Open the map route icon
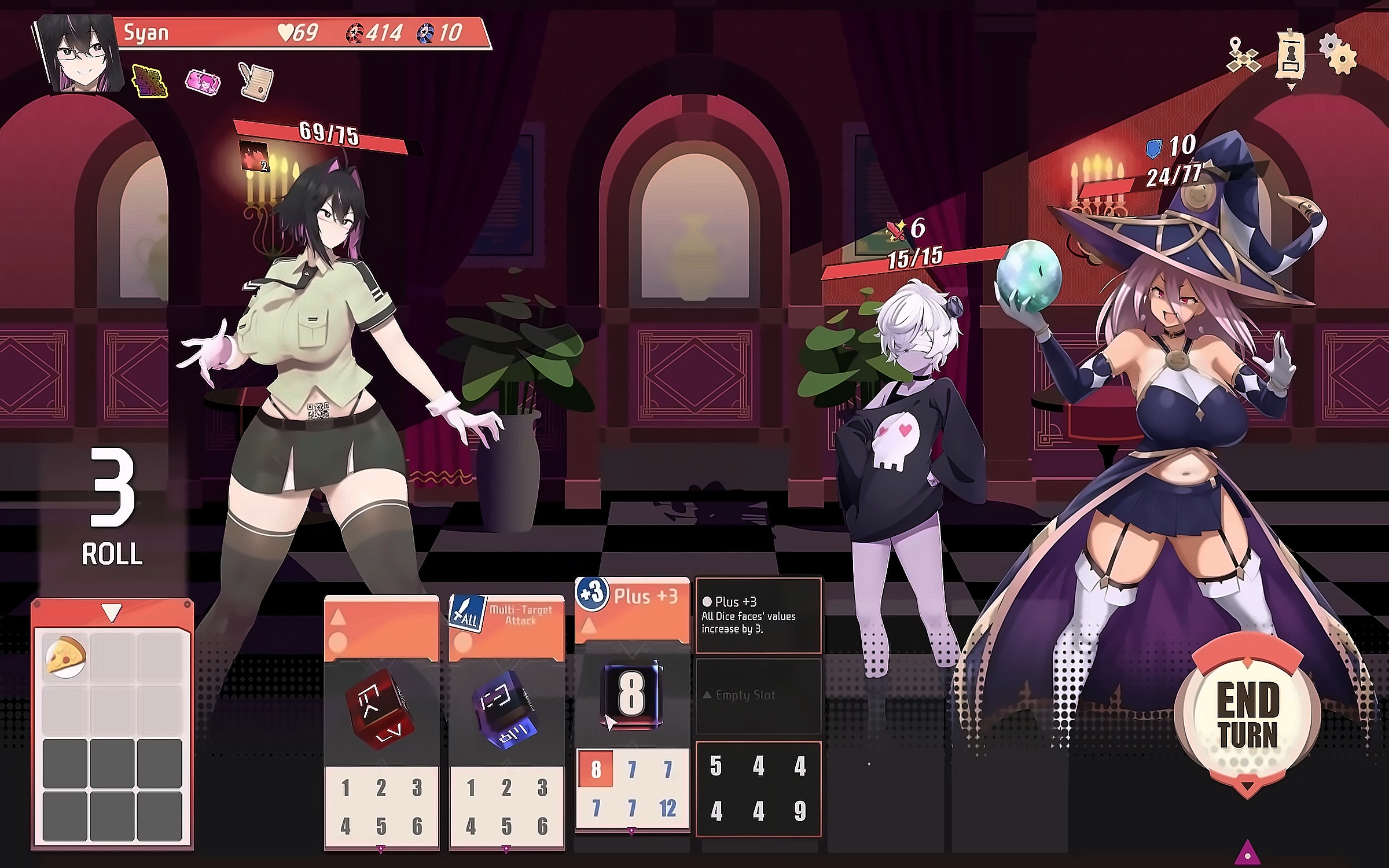The width and height of the screenshot is (1389, 868). point(1243,57)
